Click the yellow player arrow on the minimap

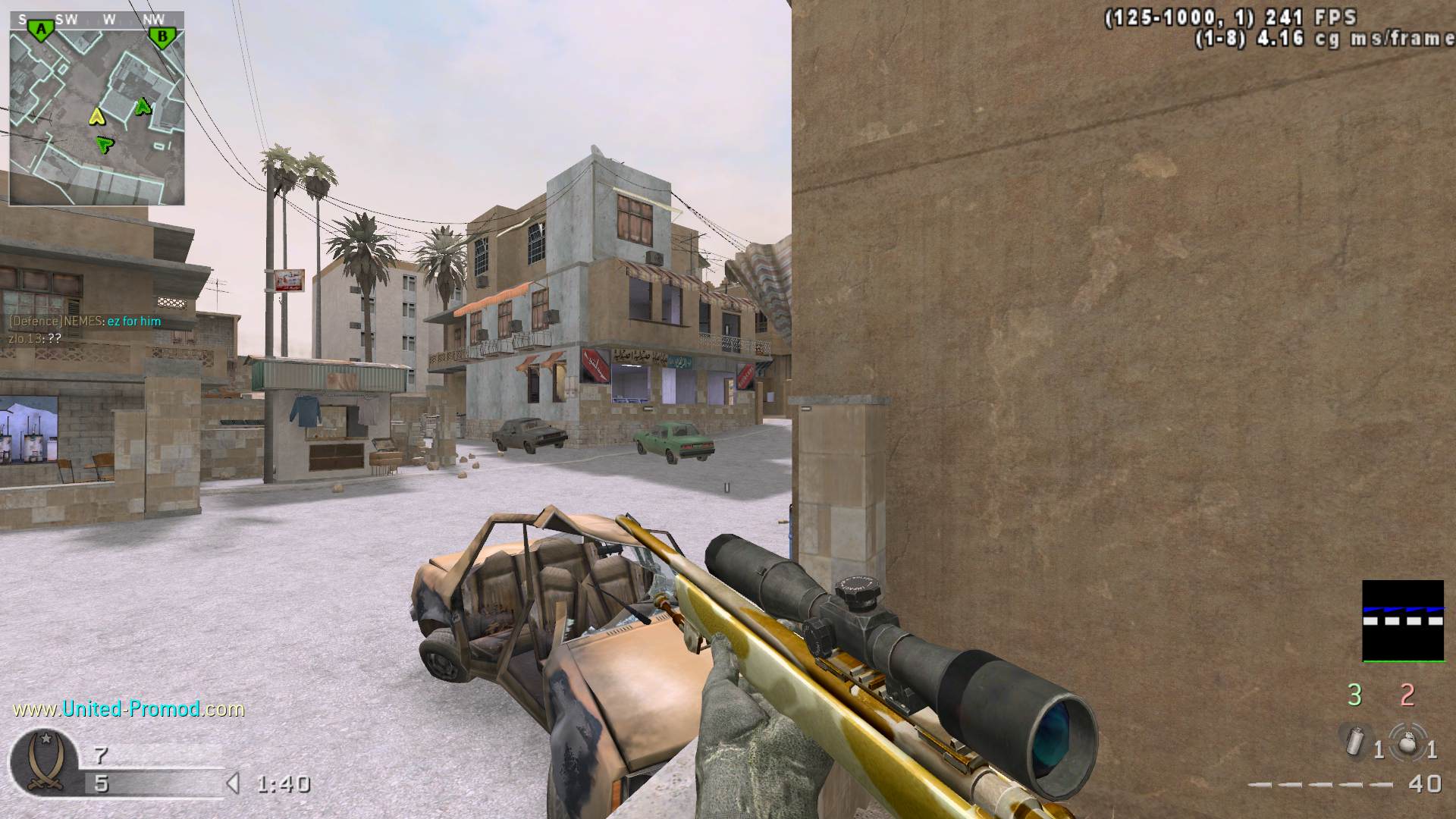[96, 117]
